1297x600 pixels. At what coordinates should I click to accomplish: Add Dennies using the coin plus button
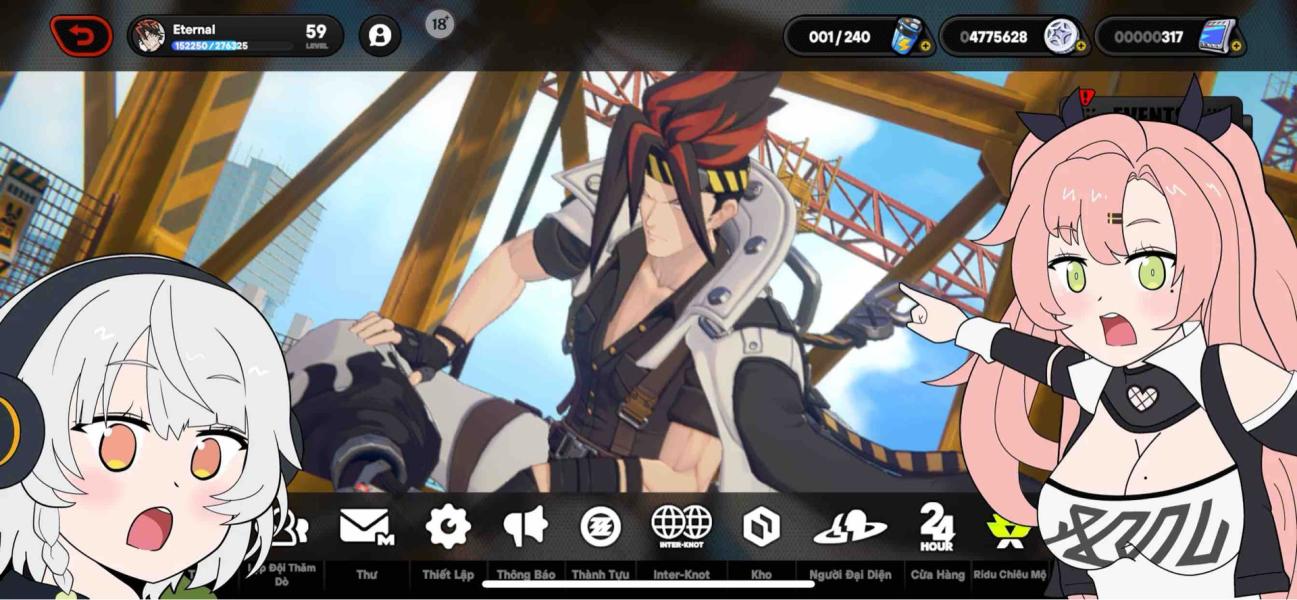(1081, 46)
